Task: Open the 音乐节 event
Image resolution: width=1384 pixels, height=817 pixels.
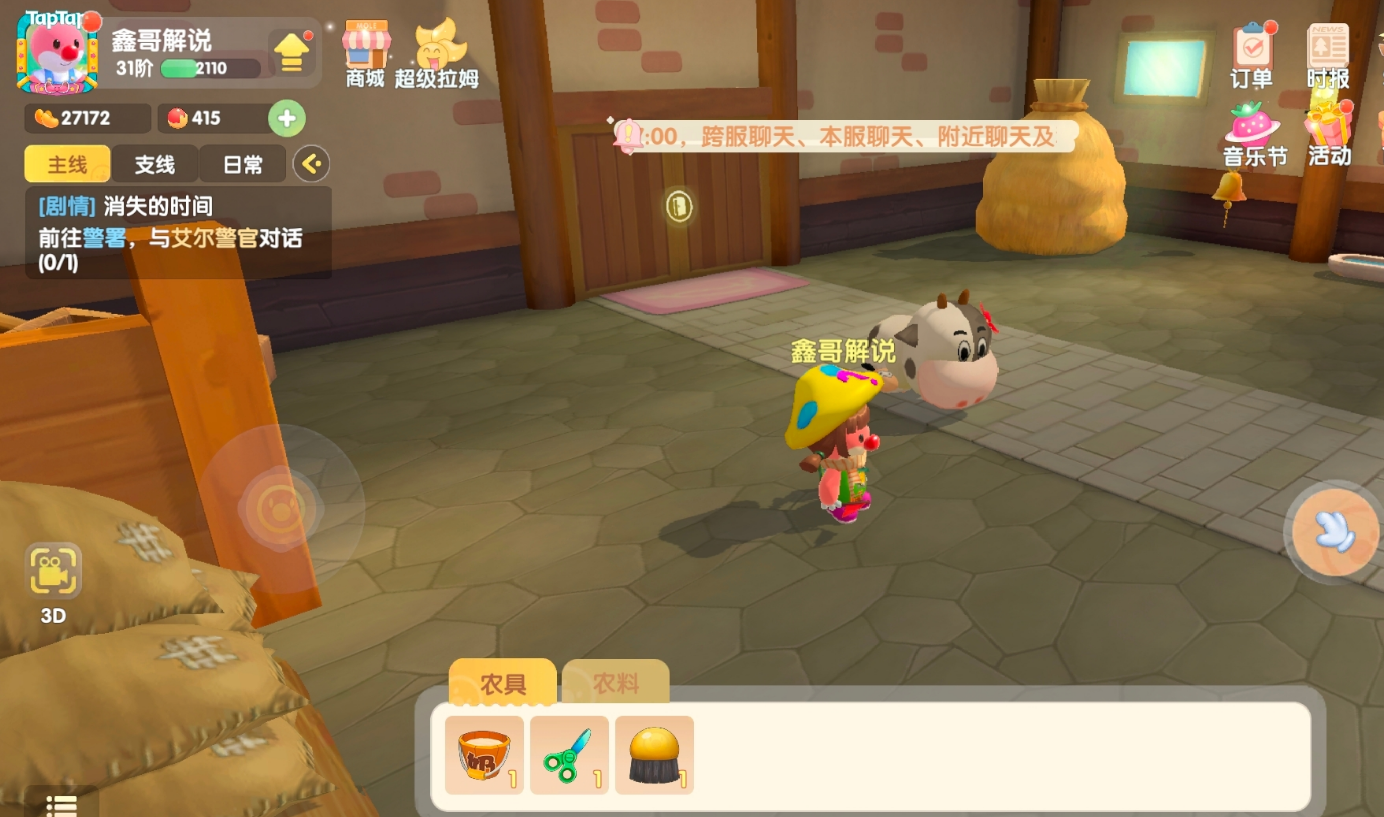Action: coord(1254,135)
